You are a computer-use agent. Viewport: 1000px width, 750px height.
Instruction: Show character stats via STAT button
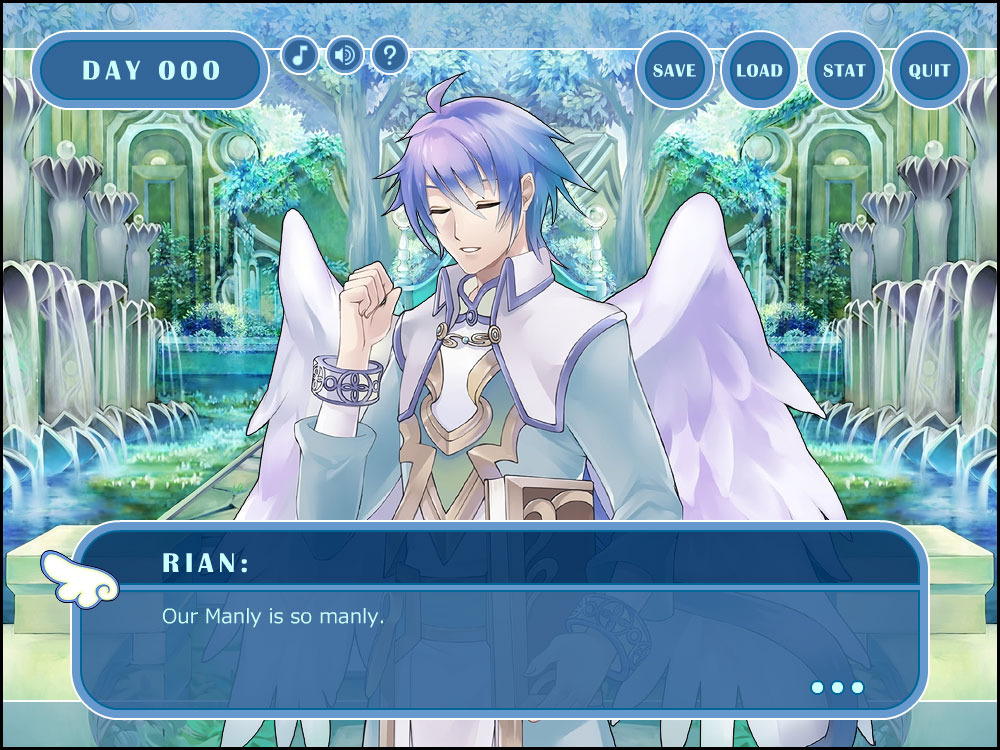click(x=844, y=71)
